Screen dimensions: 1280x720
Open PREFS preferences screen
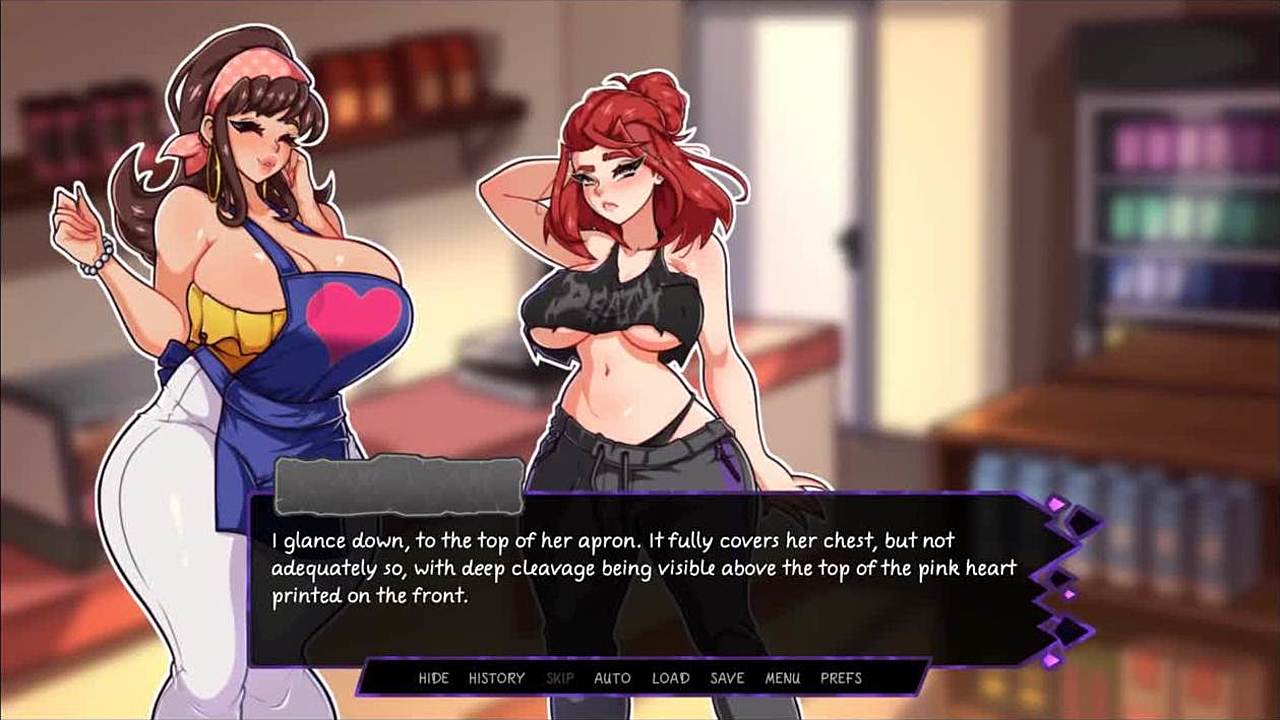[x=841, y=678]
